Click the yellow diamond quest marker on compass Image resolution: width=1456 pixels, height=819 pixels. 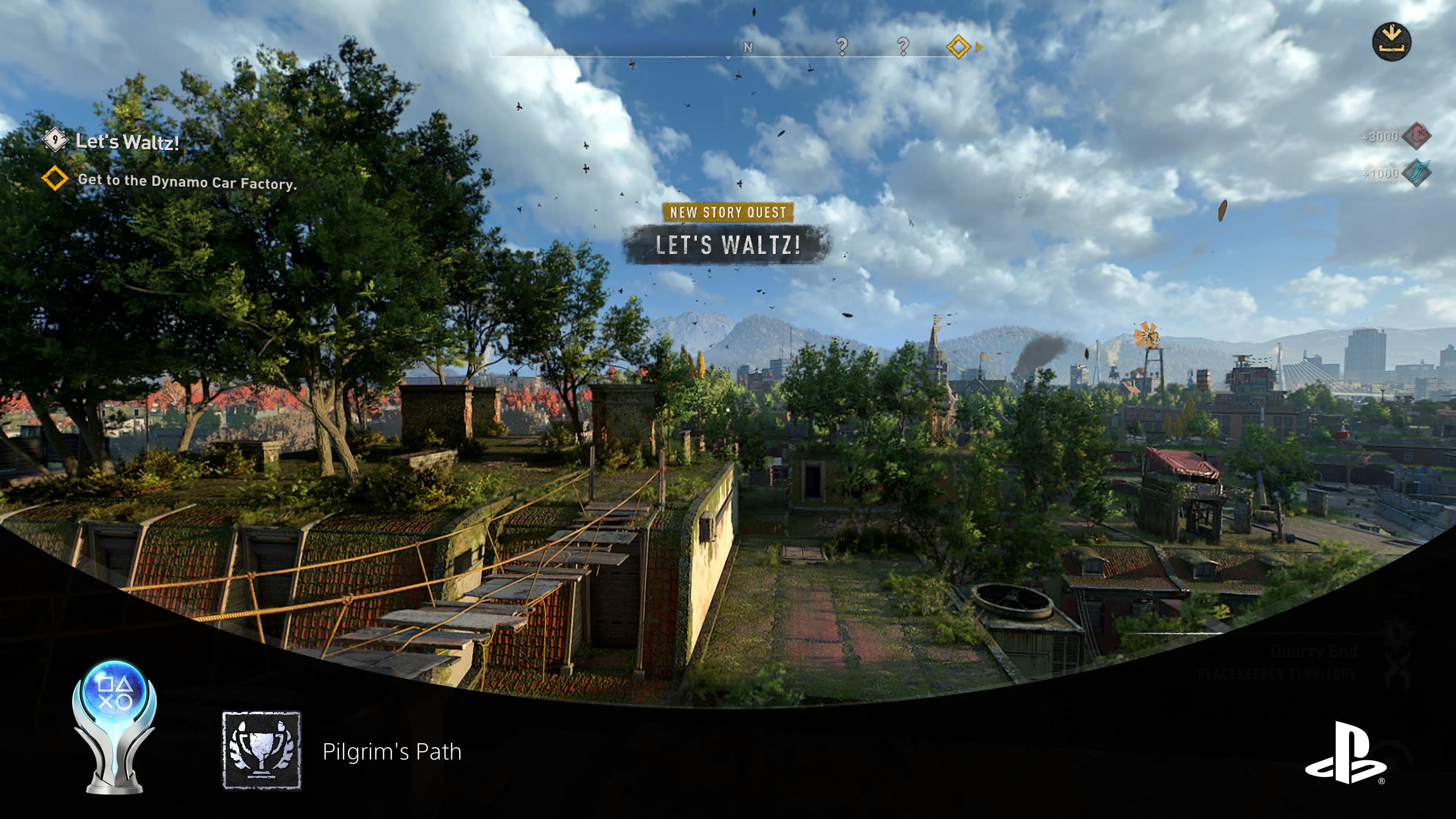(958, 46)
